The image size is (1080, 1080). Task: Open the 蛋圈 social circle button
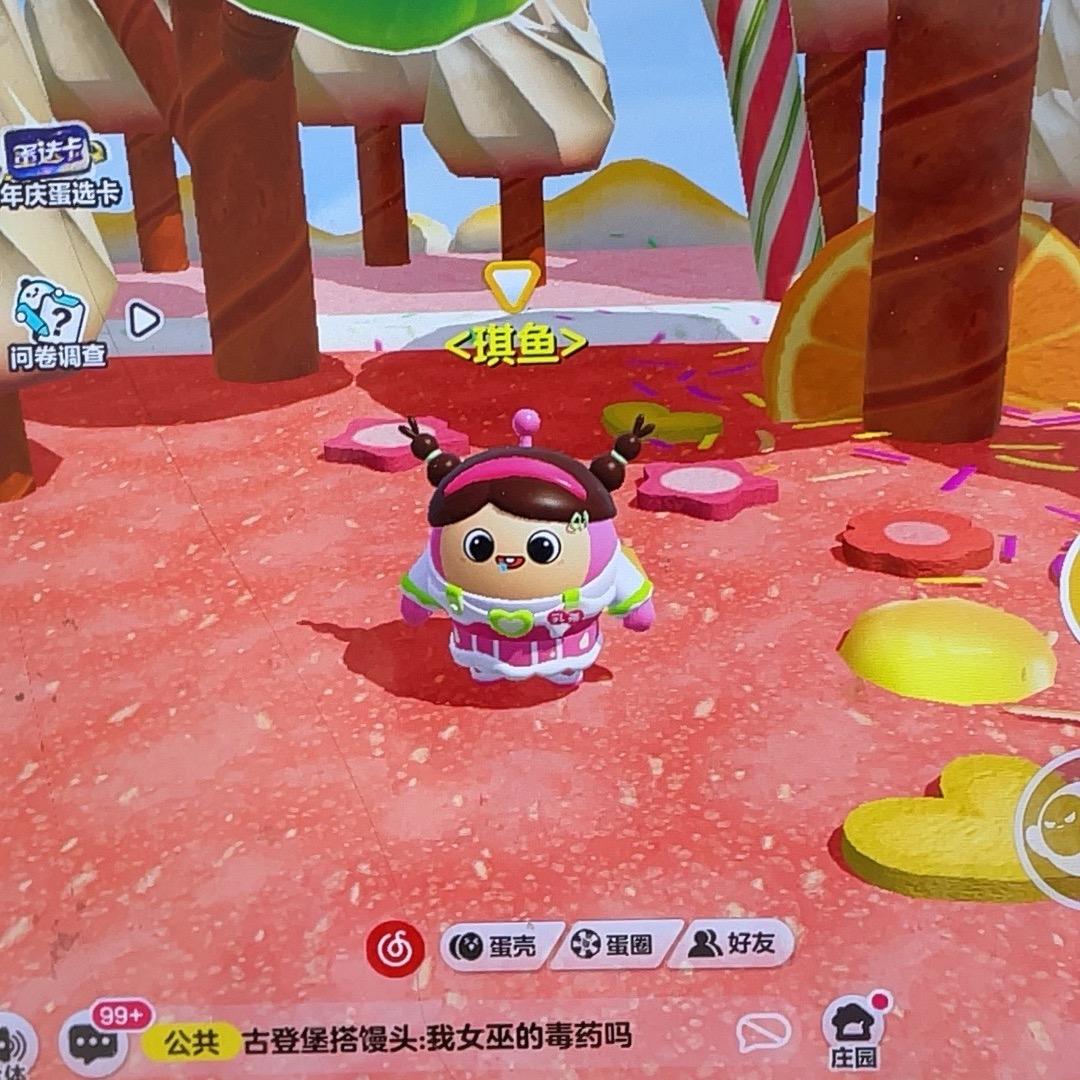pos(612,945)
